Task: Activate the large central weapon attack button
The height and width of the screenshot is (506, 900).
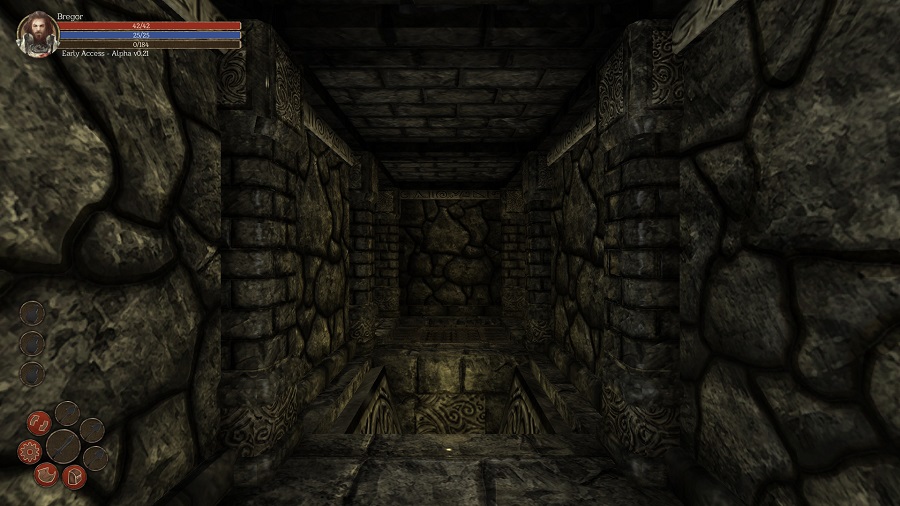Action: click(x=63, y=444)
